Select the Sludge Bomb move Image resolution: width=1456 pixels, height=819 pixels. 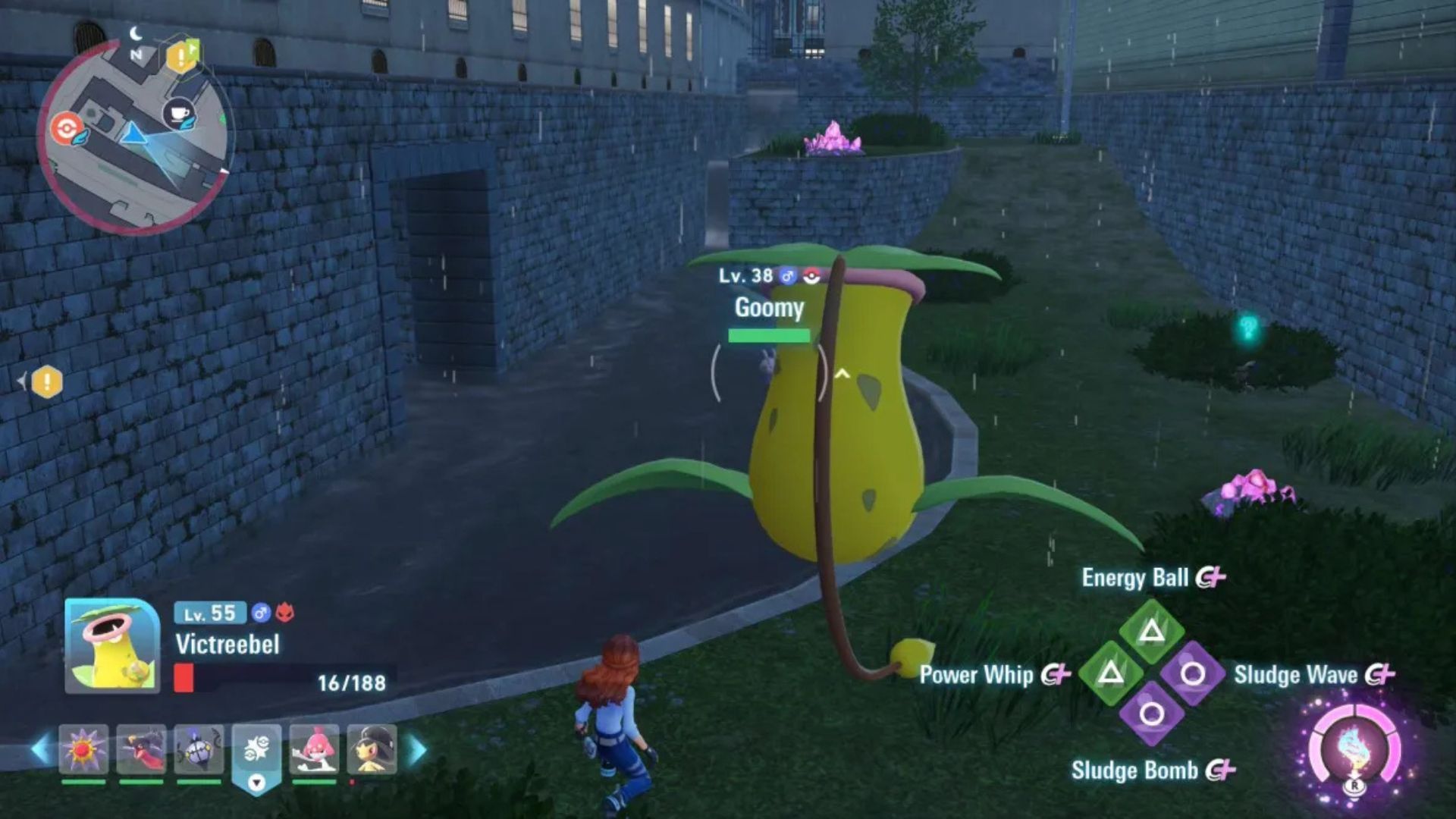[x=1151, y=714]
